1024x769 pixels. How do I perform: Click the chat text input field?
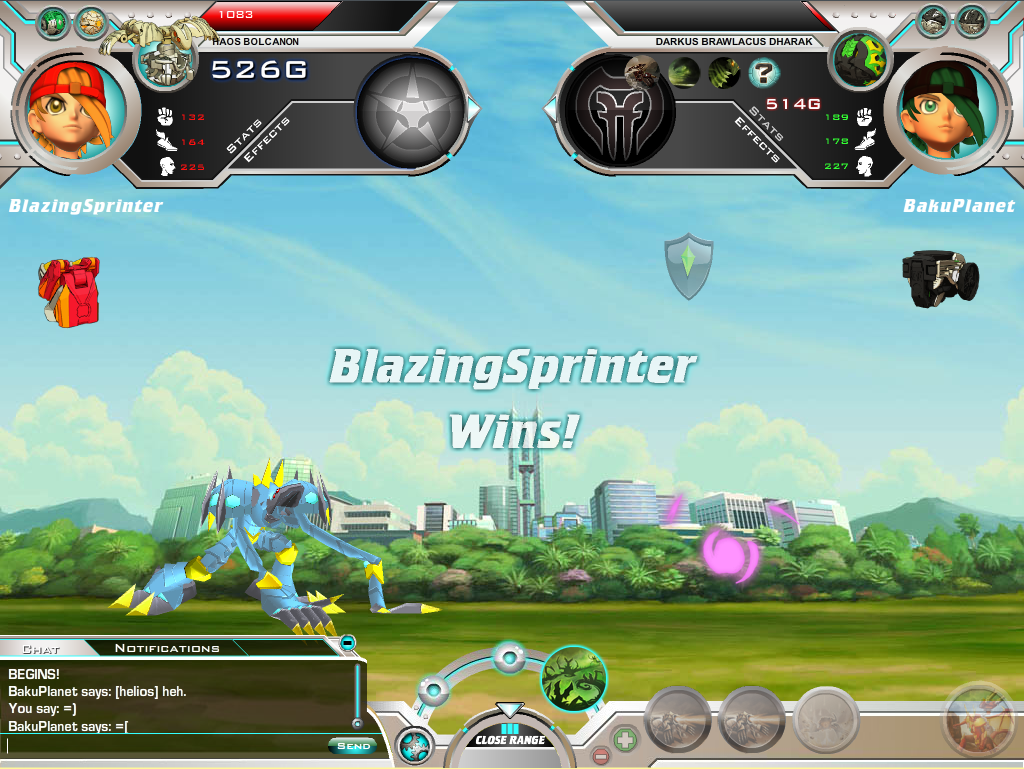coord(165,745)
